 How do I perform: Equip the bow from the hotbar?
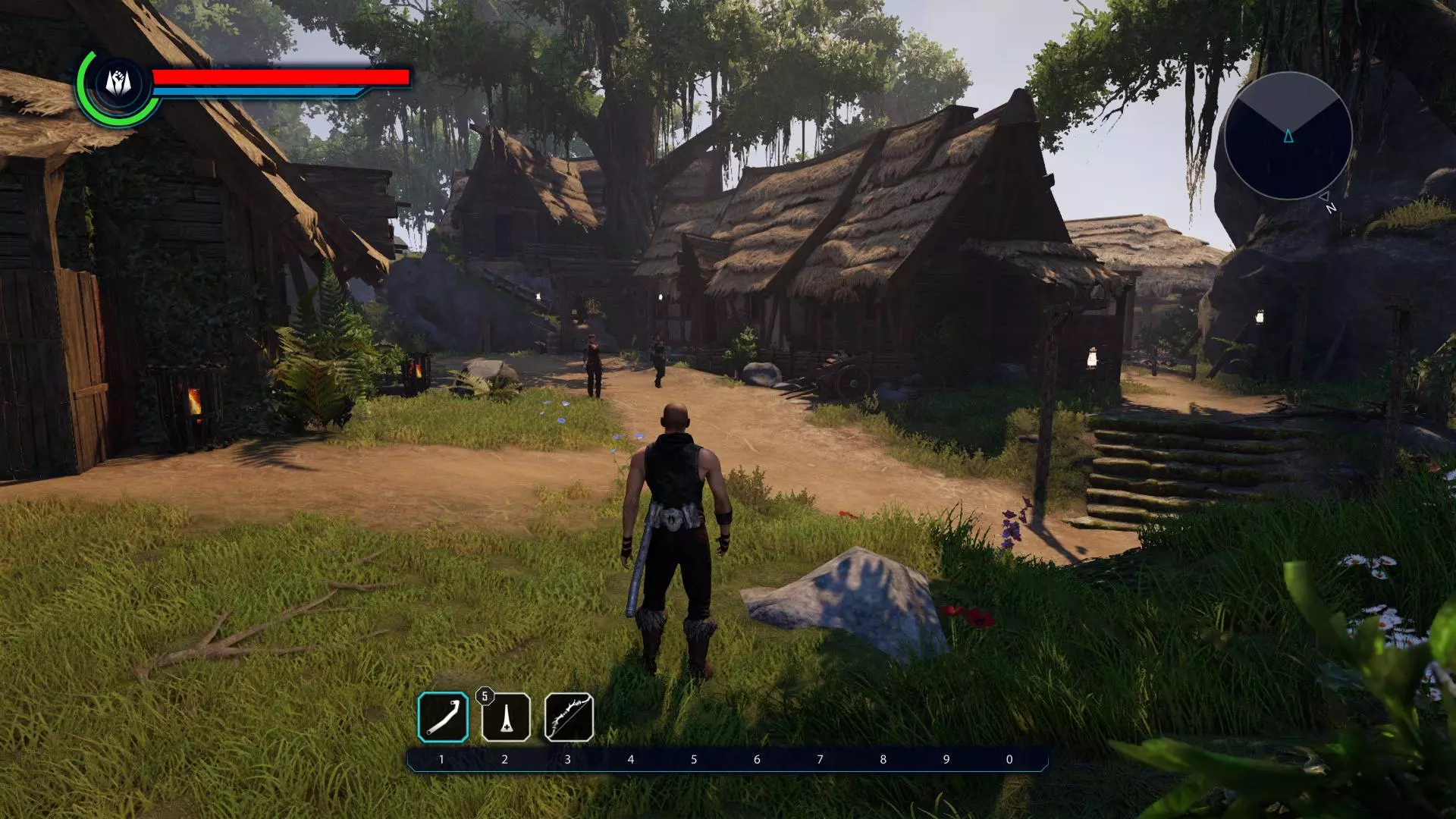click(x=569, y=717)
